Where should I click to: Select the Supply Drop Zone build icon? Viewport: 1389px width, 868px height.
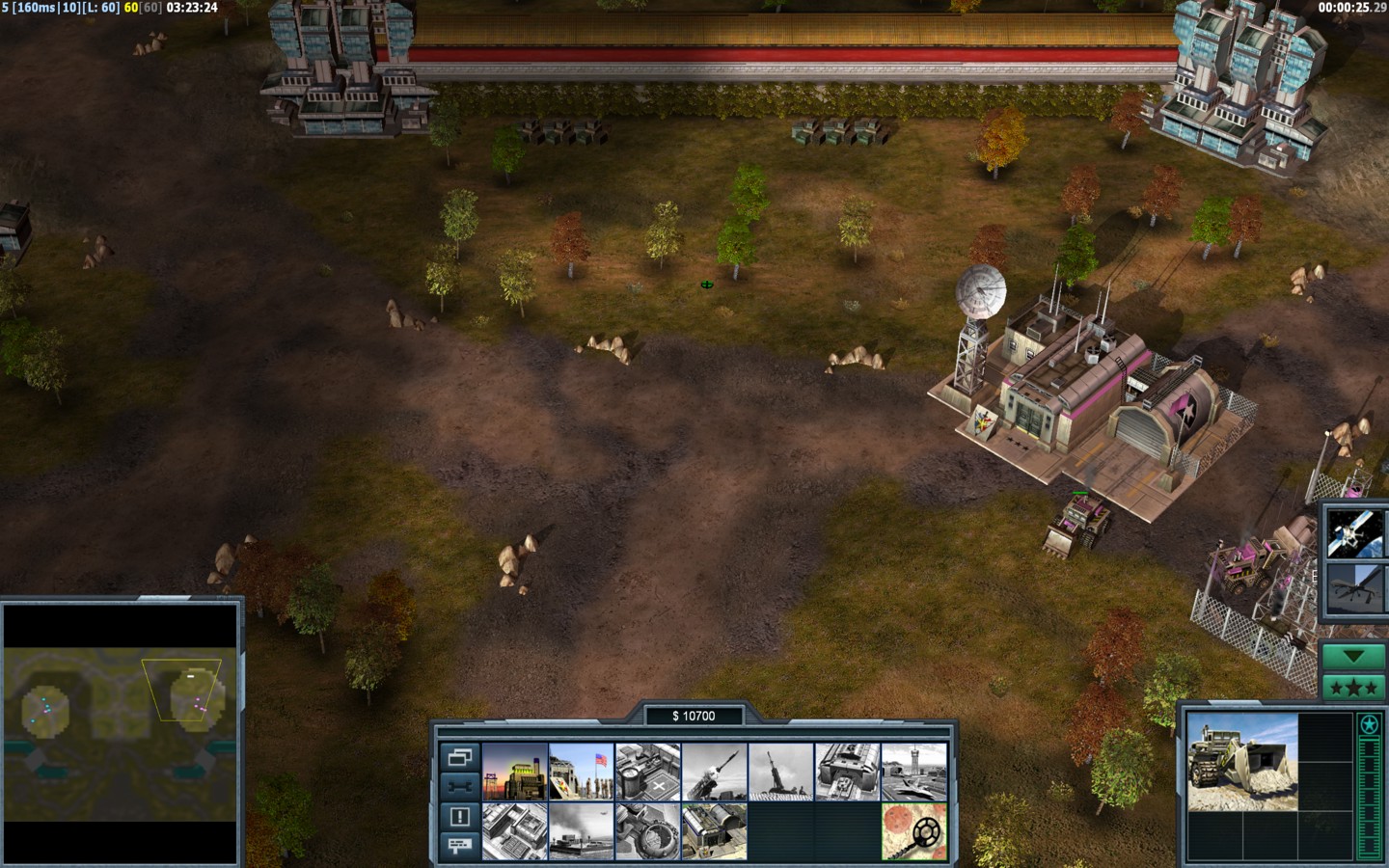click(714, 831)
